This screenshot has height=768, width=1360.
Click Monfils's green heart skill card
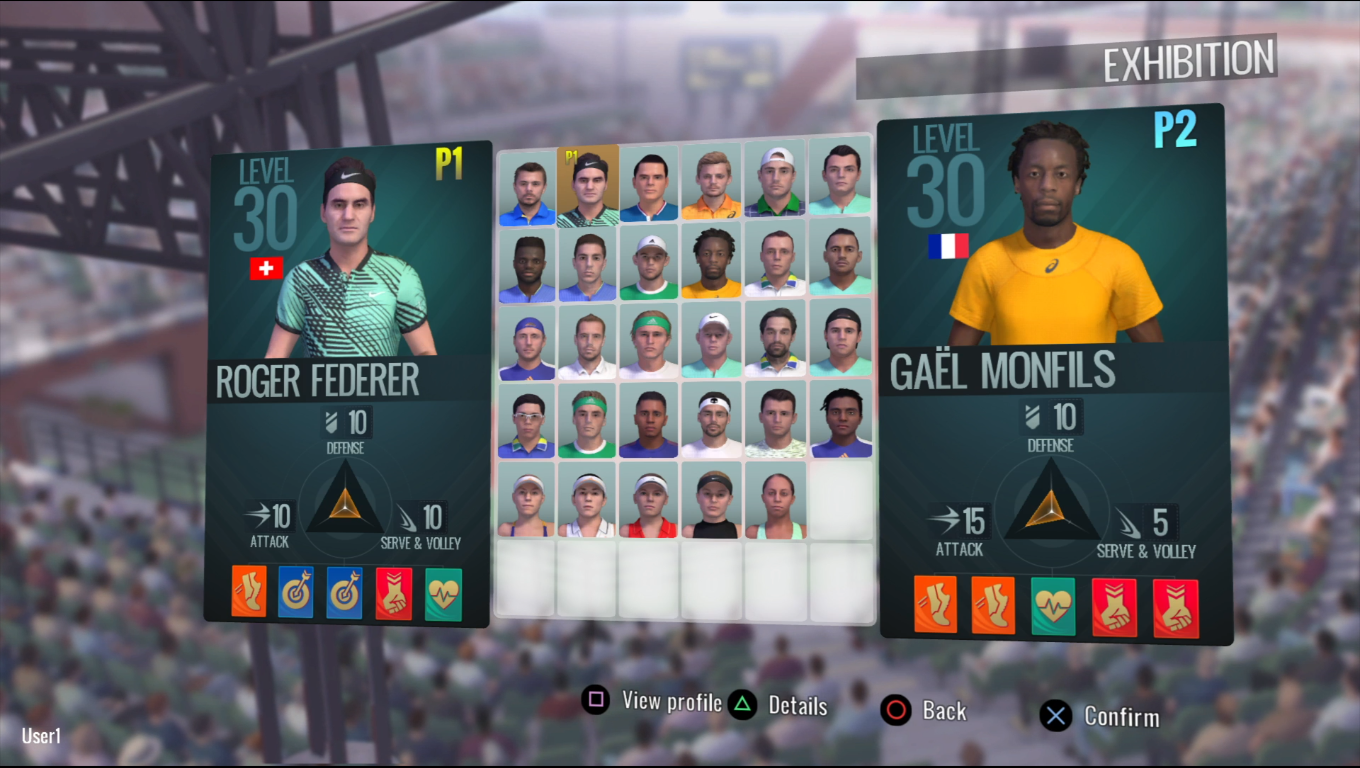tap(1053, 606)
